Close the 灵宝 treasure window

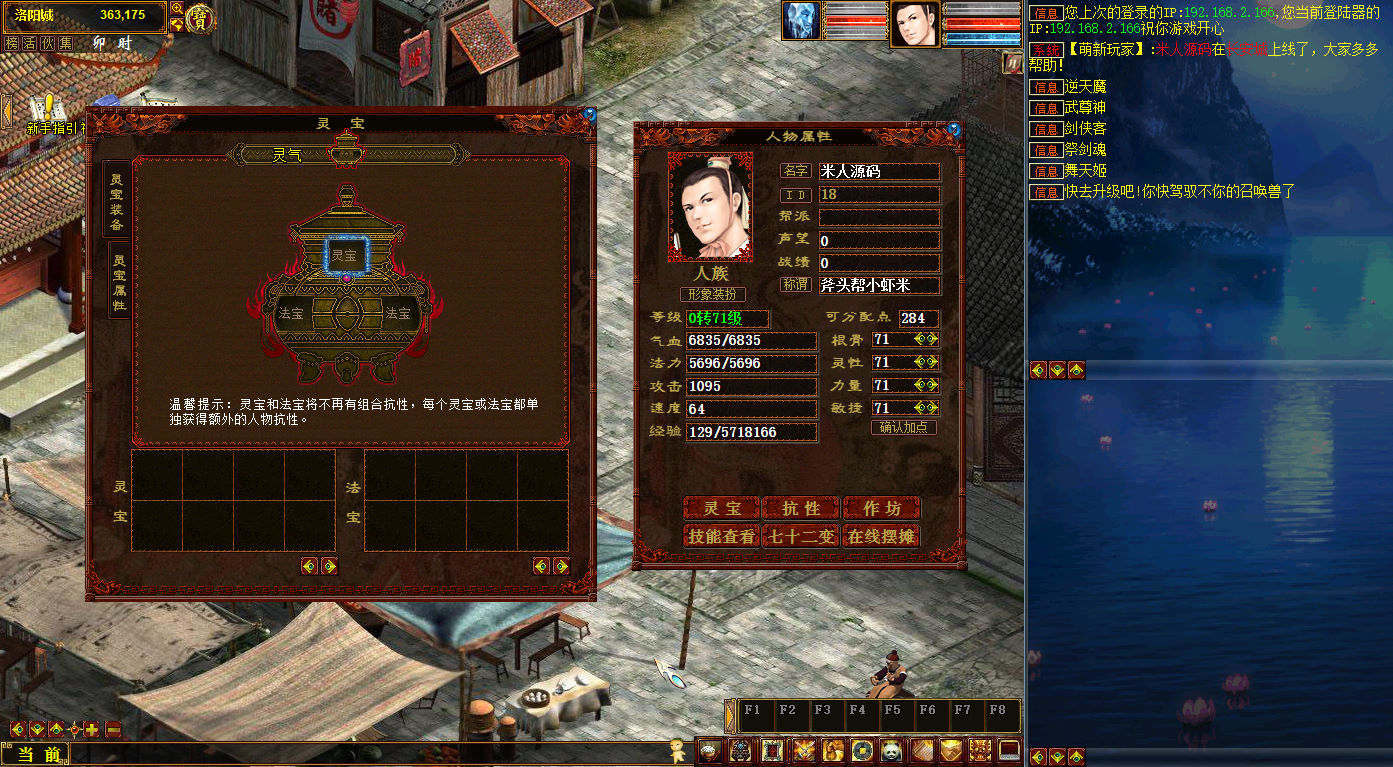[589, 114]
